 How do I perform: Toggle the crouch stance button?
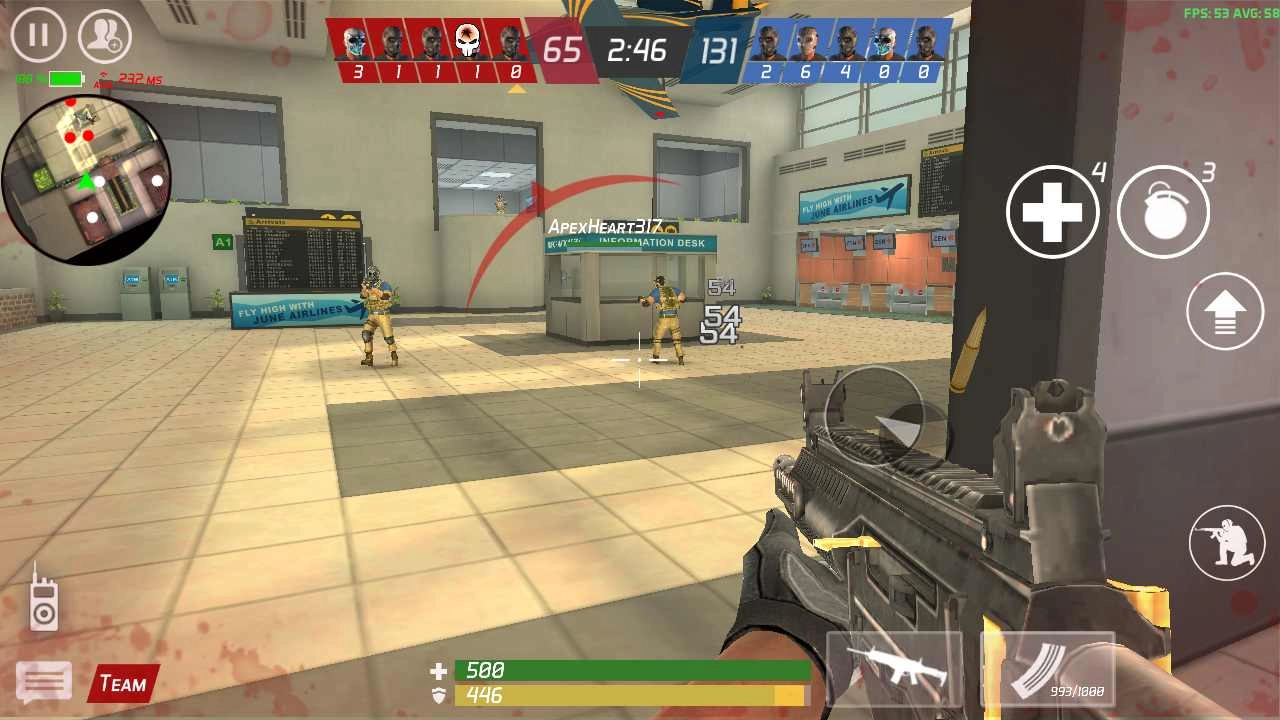tap(1226, 542)
